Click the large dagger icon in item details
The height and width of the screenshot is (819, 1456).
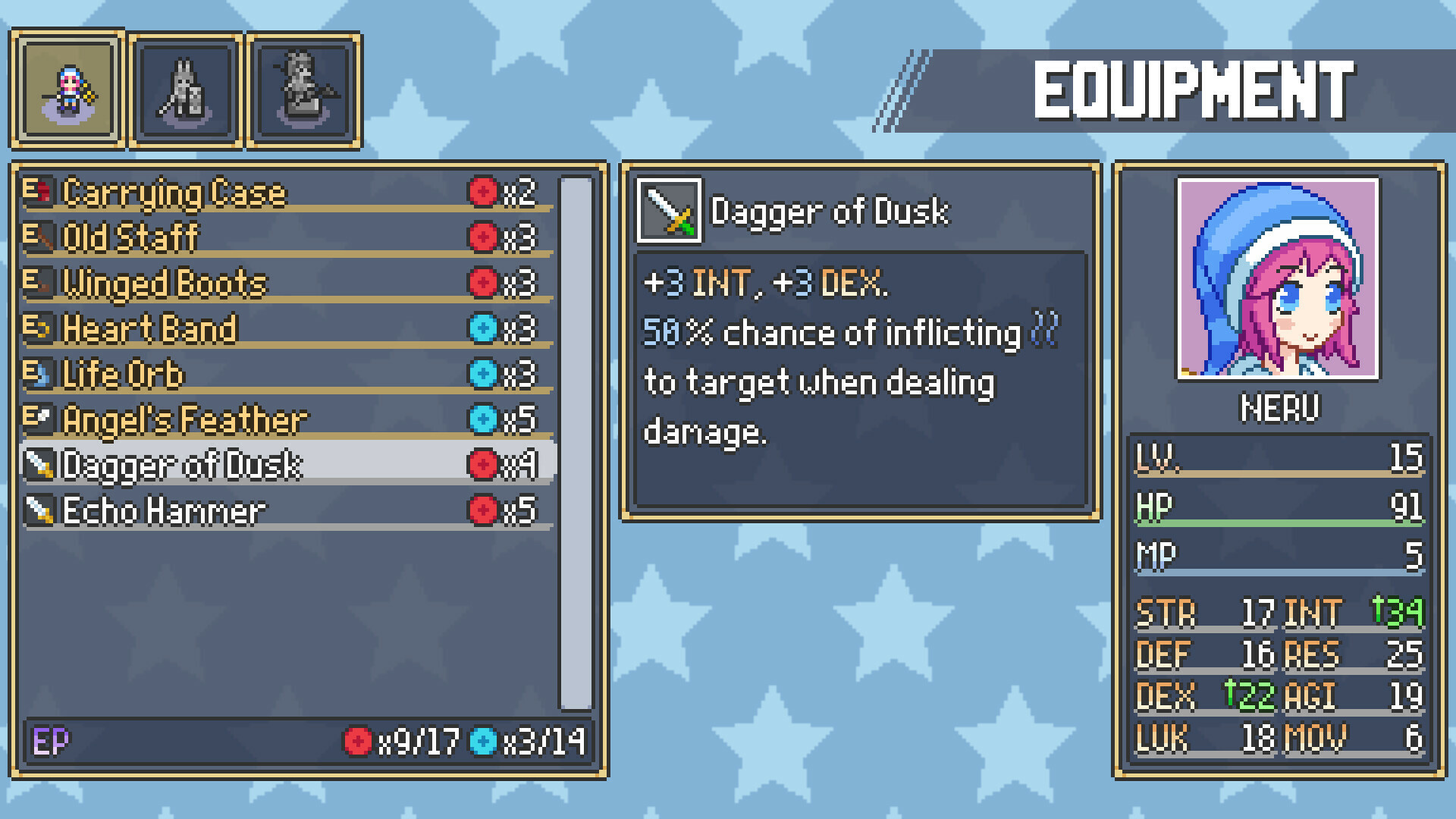[669, 212]
